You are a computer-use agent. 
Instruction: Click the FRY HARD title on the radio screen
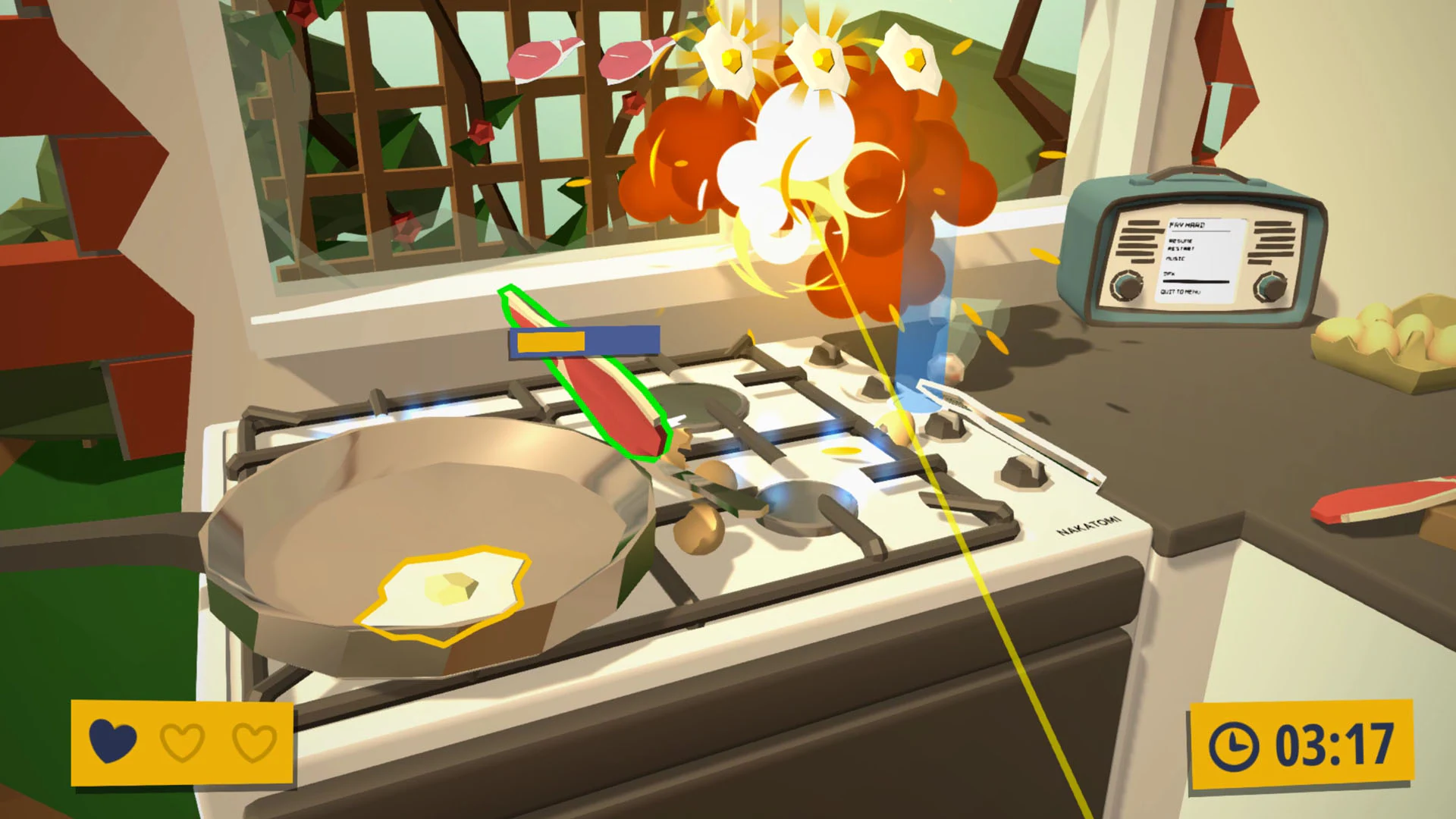tap(1187, 224)
